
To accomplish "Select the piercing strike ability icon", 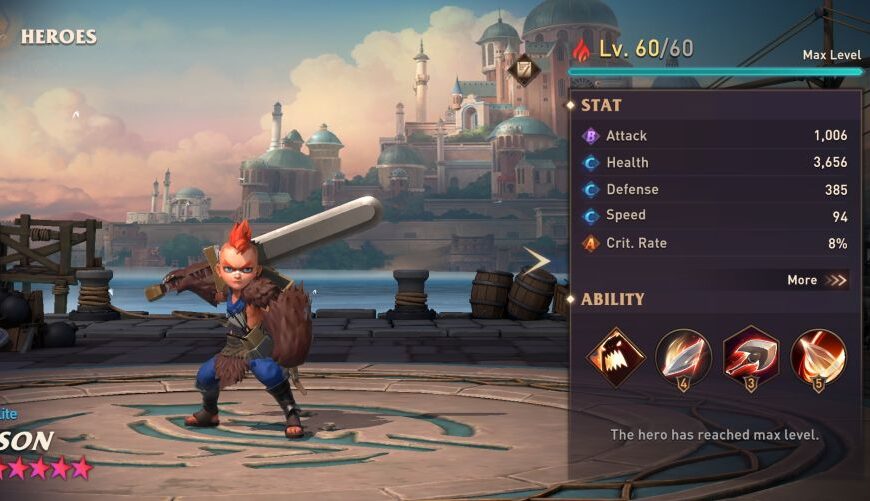I will pyautogui.click(x=818, y=356).
